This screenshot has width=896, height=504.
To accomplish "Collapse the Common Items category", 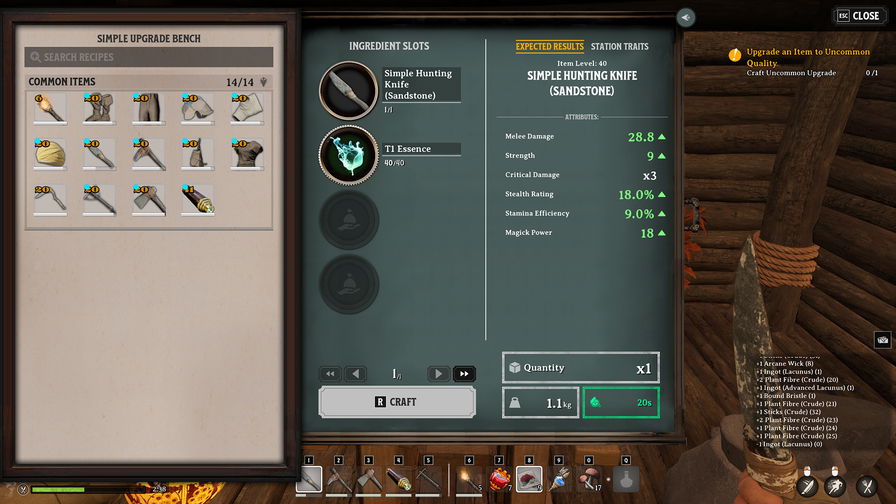I will pyautogui.click(x=264, y=82).
